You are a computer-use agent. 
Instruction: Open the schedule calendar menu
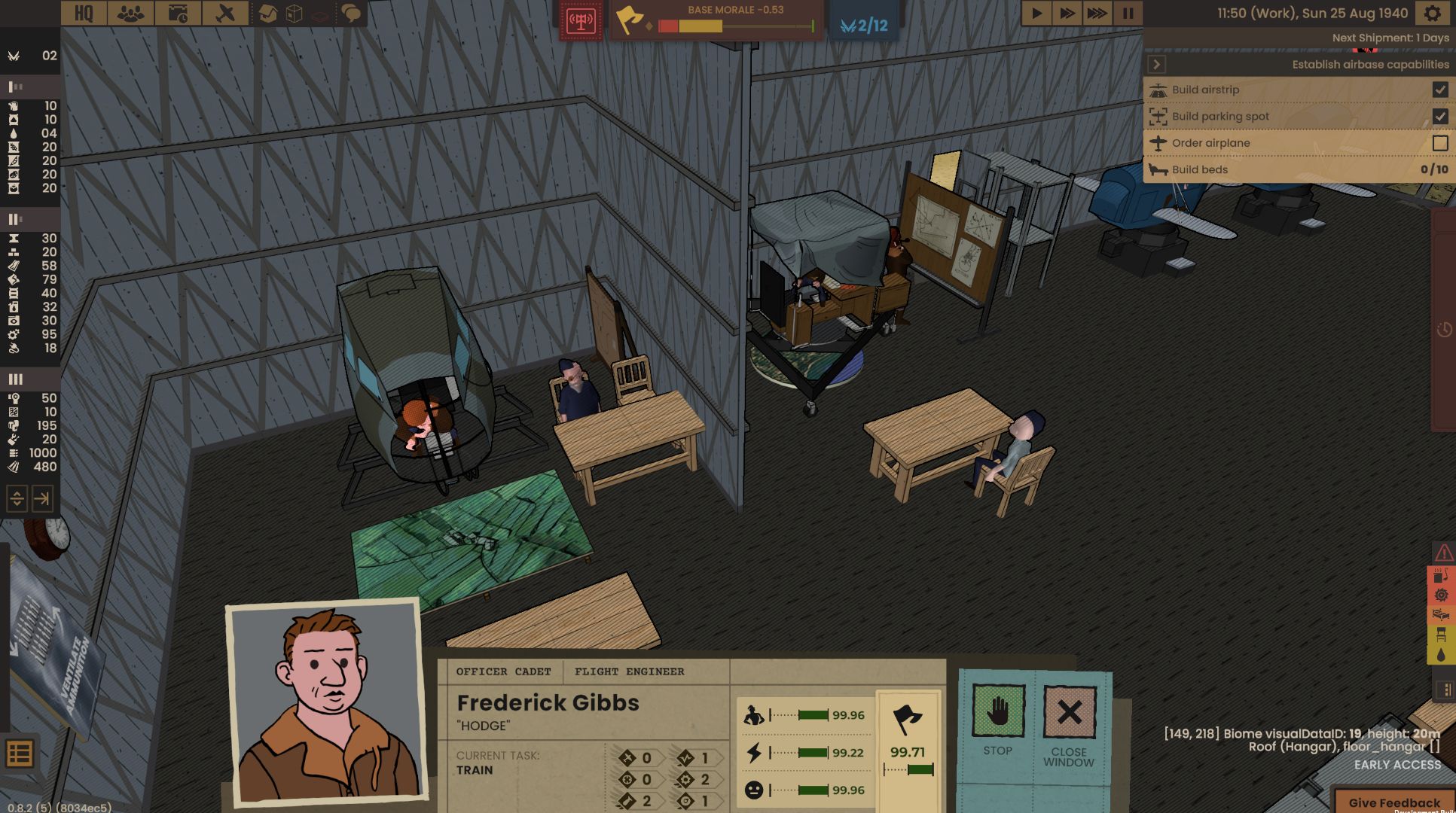pos(178,13)
